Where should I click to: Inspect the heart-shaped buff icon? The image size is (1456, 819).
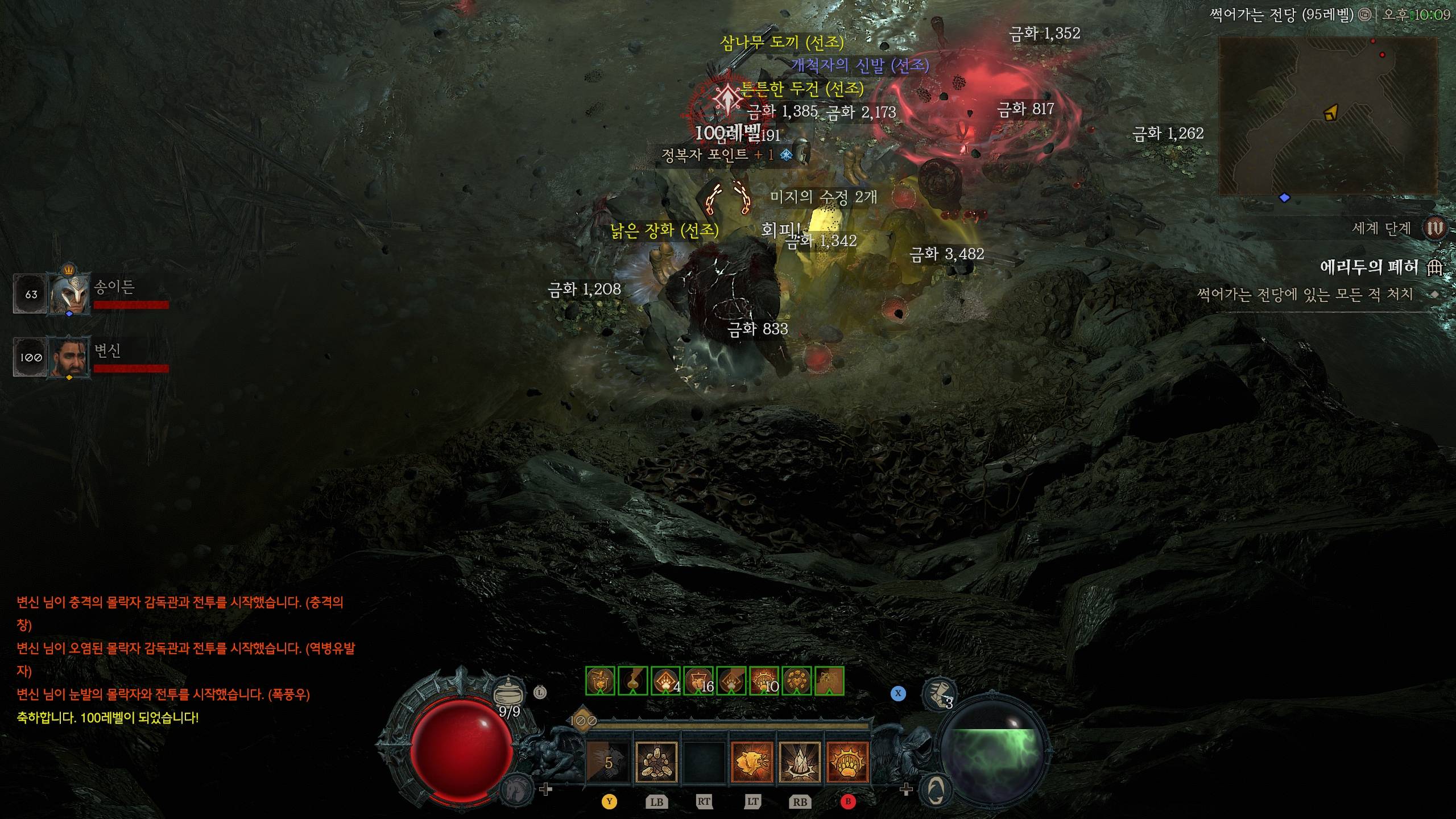797,681
